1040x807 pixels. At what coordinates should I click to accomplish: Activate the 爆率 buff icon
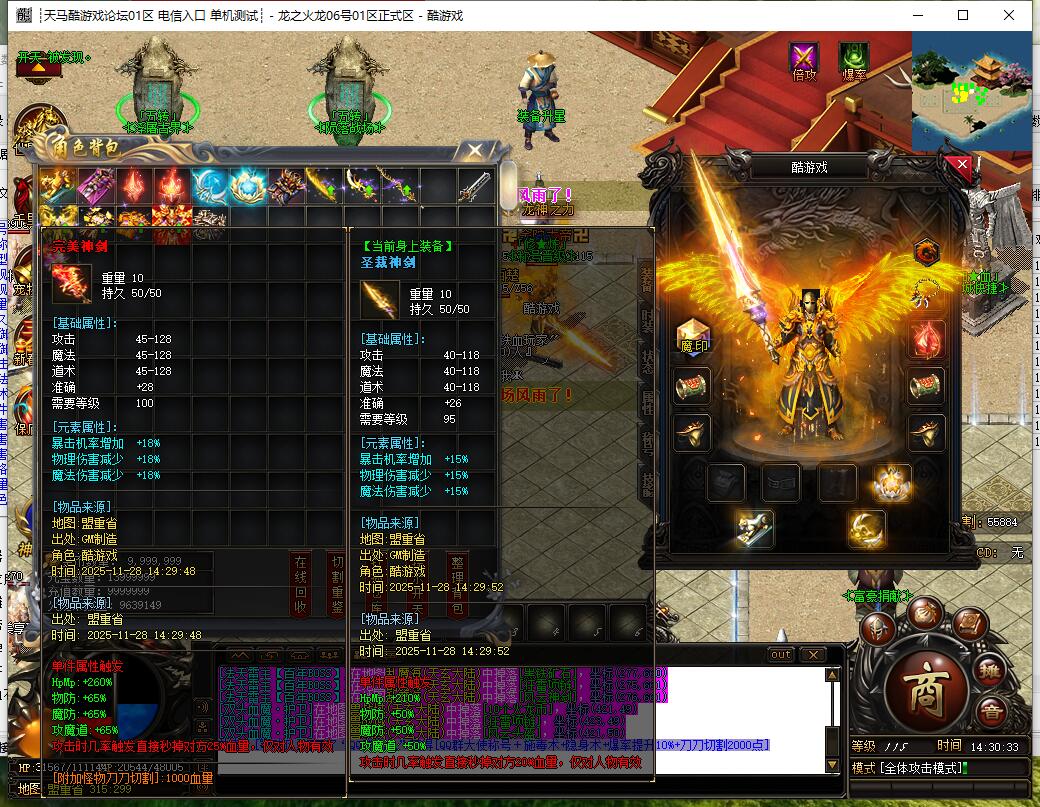(853, 58)
